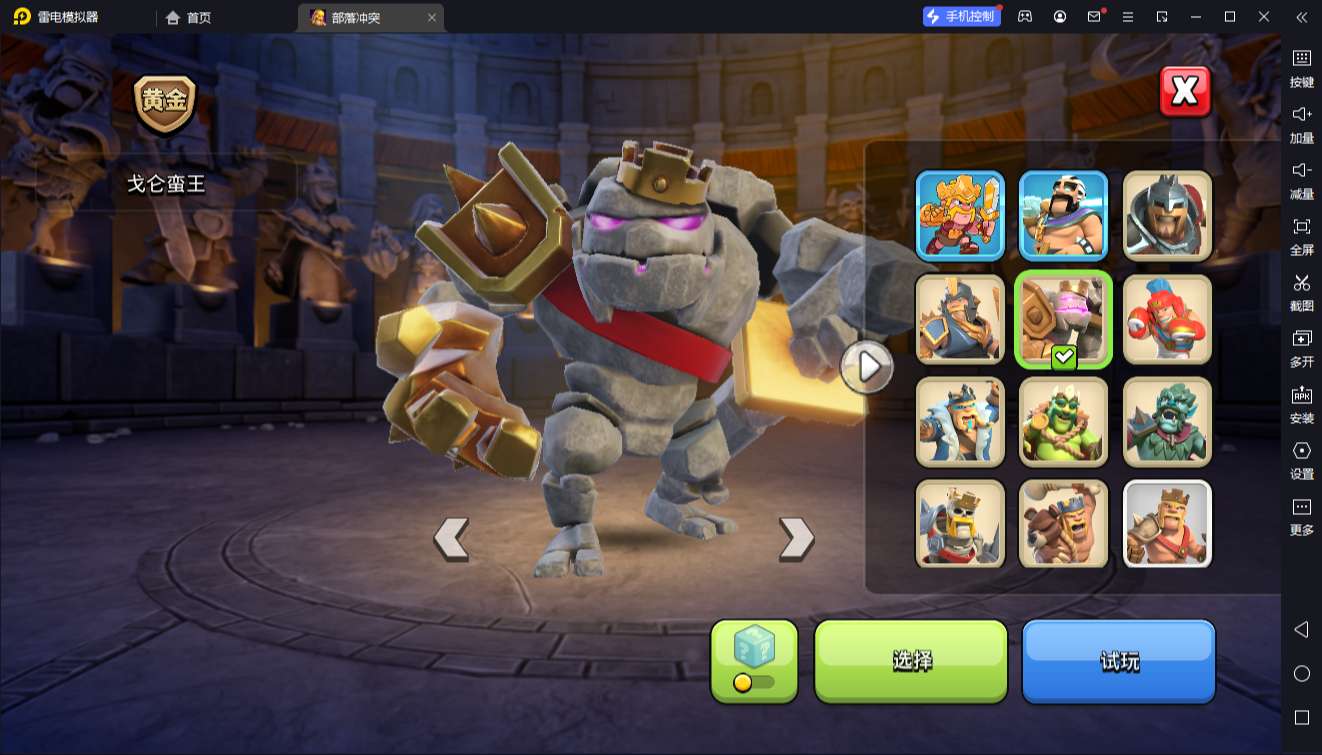Pick the primal caveman king skin with club
The width and height of the screenshot is (1322, 755).
click(1063, 524)
